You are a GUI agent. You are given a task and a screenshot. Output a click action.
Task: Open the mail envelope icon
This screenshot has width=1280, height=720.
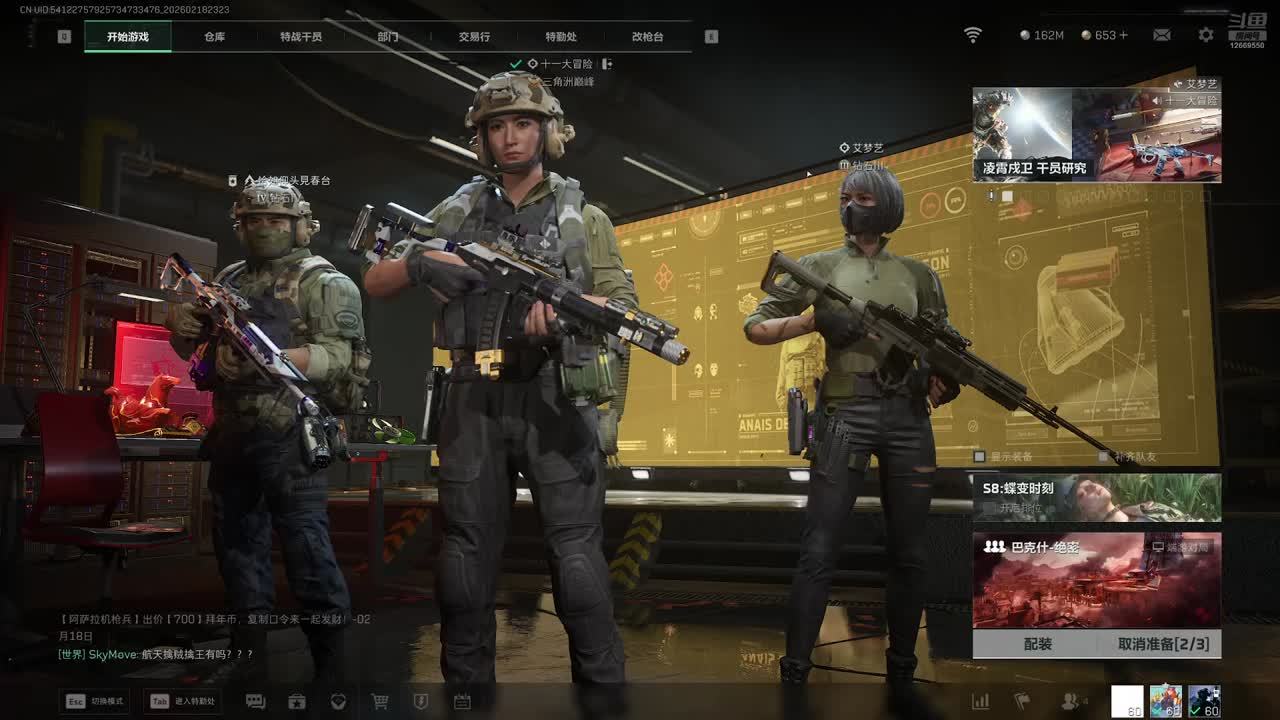[x=1161, y=35]
